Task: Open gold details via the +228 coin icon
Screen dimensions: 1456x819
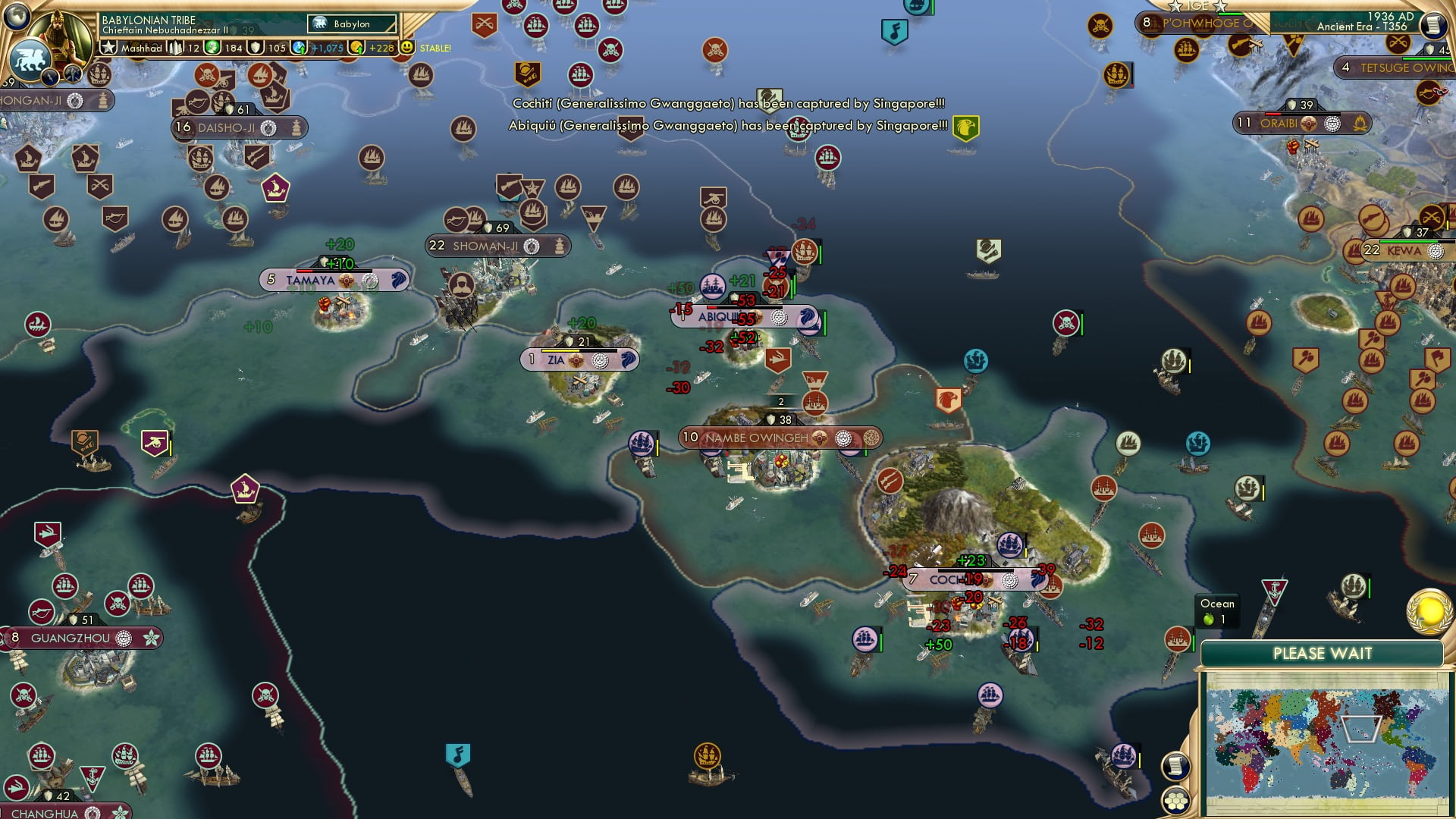Action: (356, 47)
